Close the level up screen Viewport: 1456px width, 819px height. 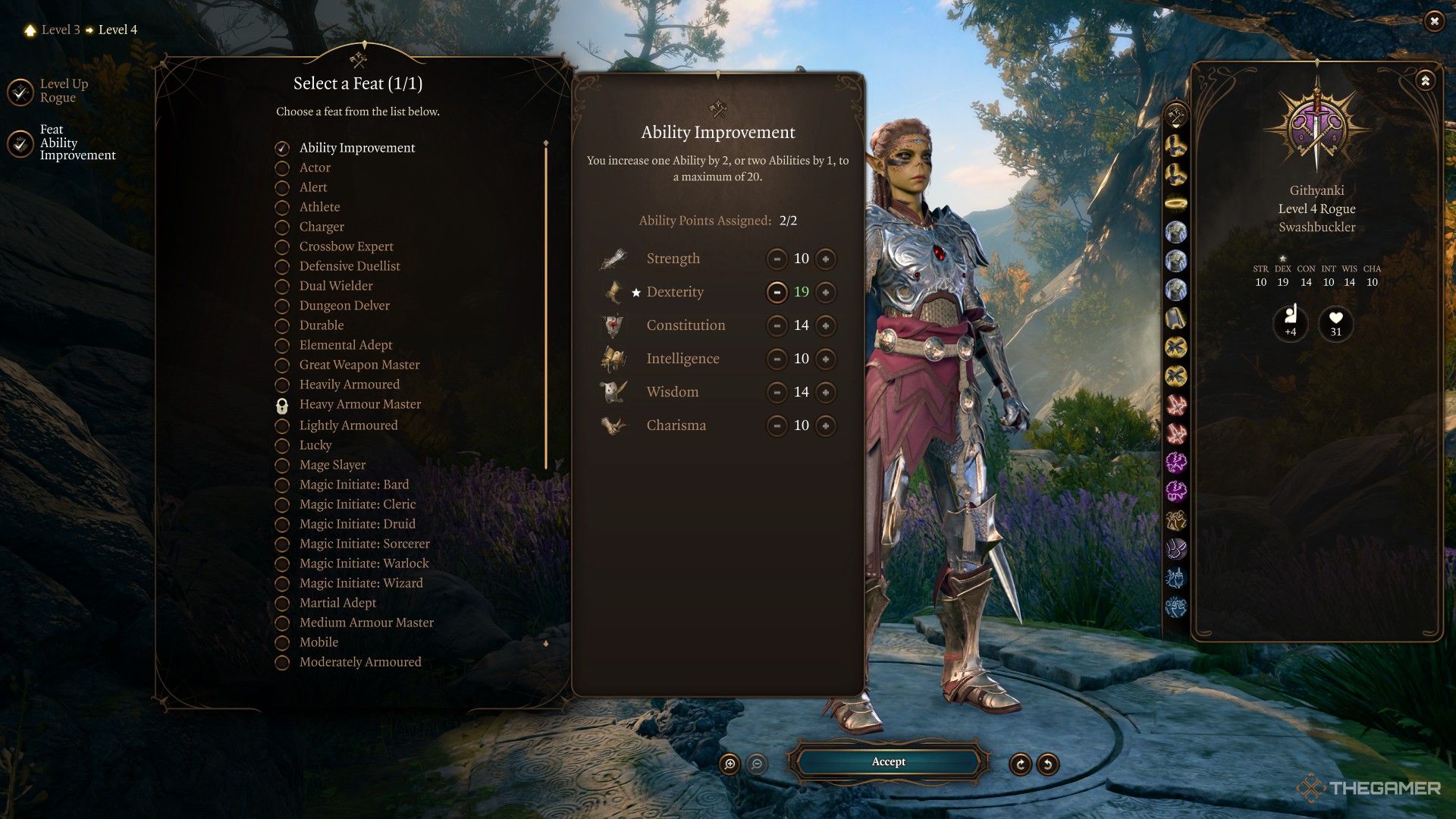tap(1433, 22)
